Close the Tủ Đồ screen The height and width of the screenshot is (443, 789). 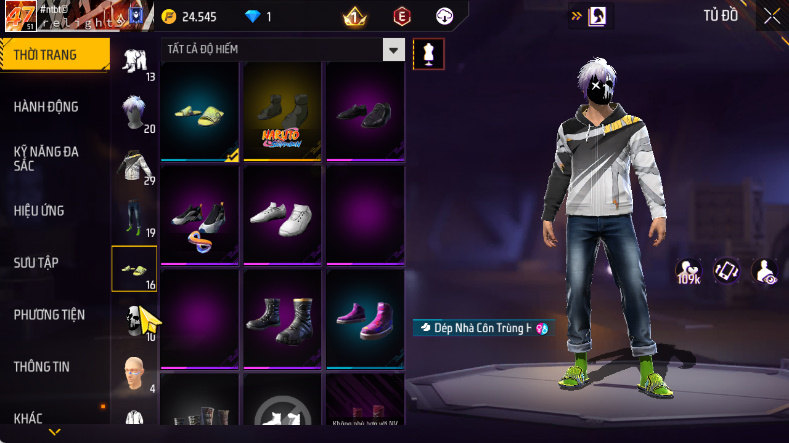pyautogui.click(x=772, y=16)
